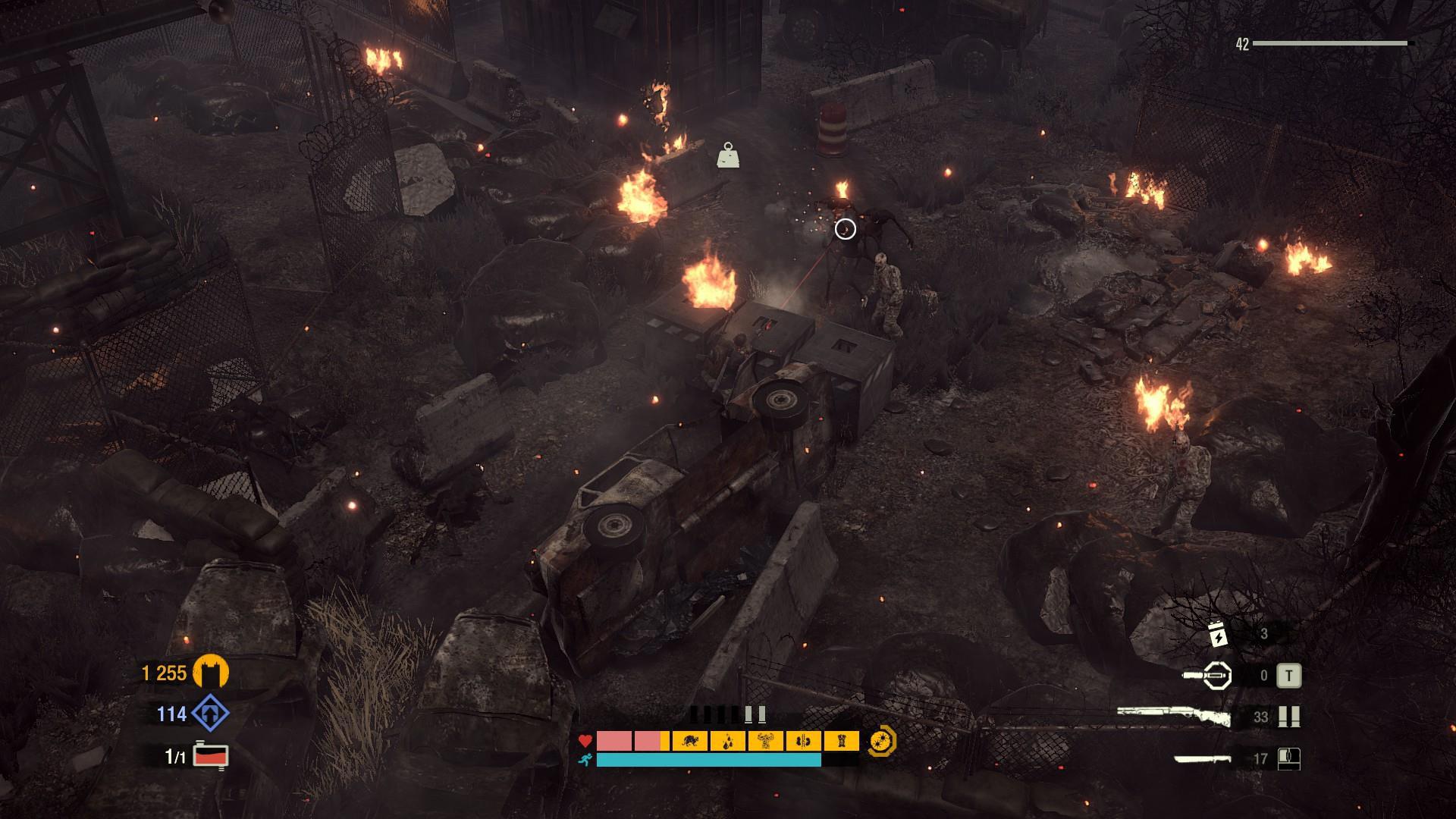
Task: Select the kidneys status icon
Action: tap(804, 741)
